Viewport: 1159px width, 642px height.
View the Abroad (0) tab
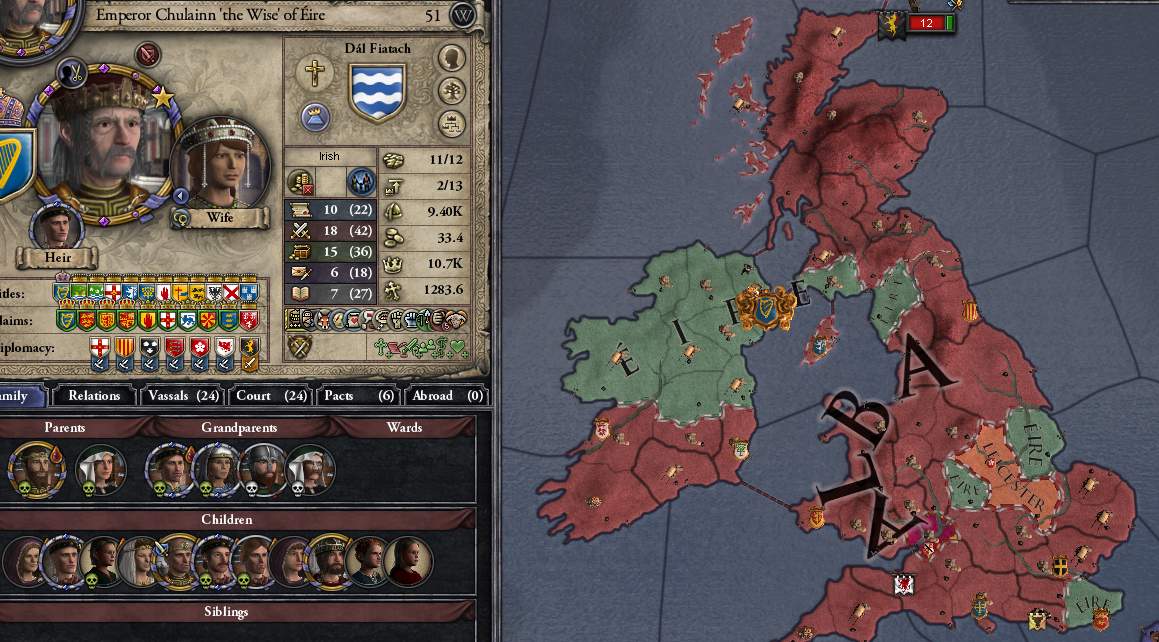tap(445, 396)
